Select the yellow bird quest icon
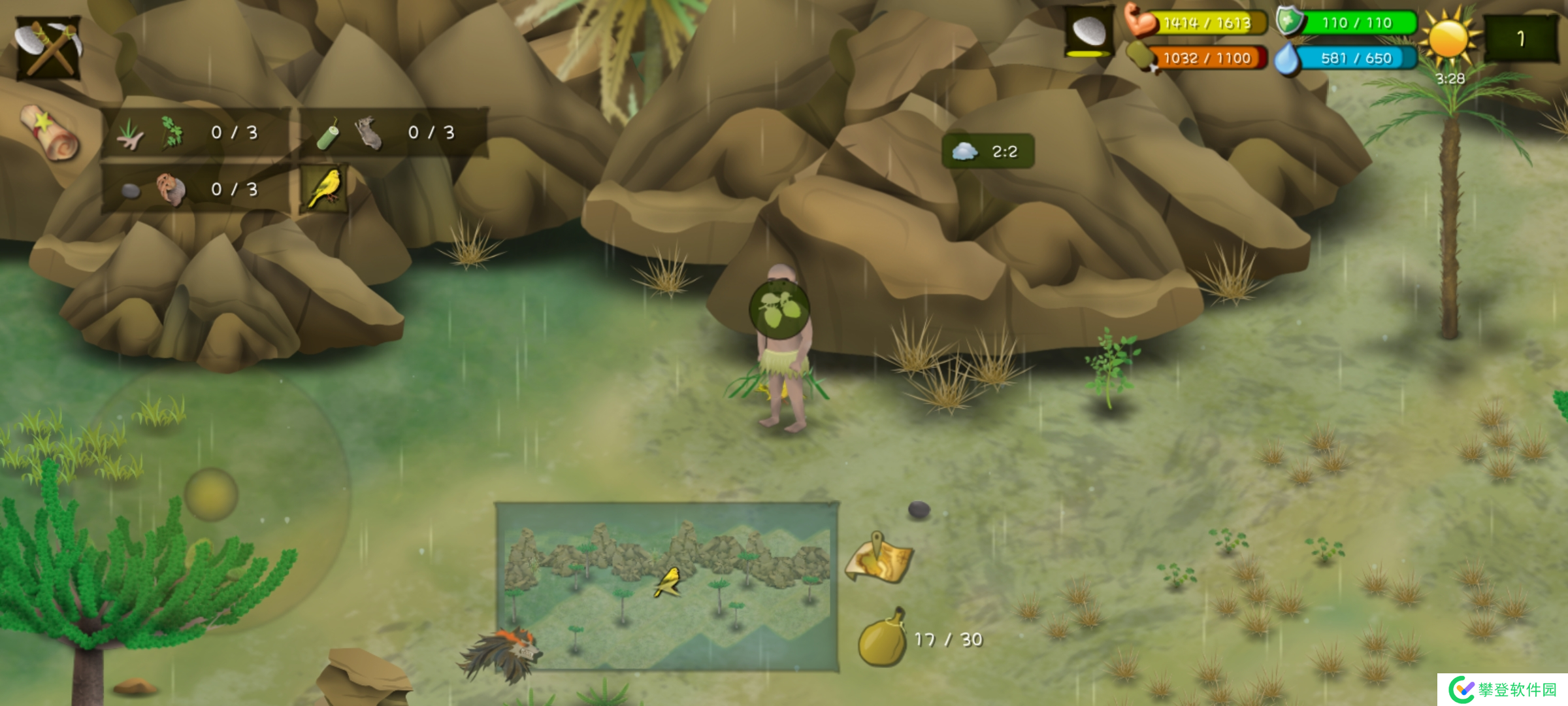 [325, 188]
